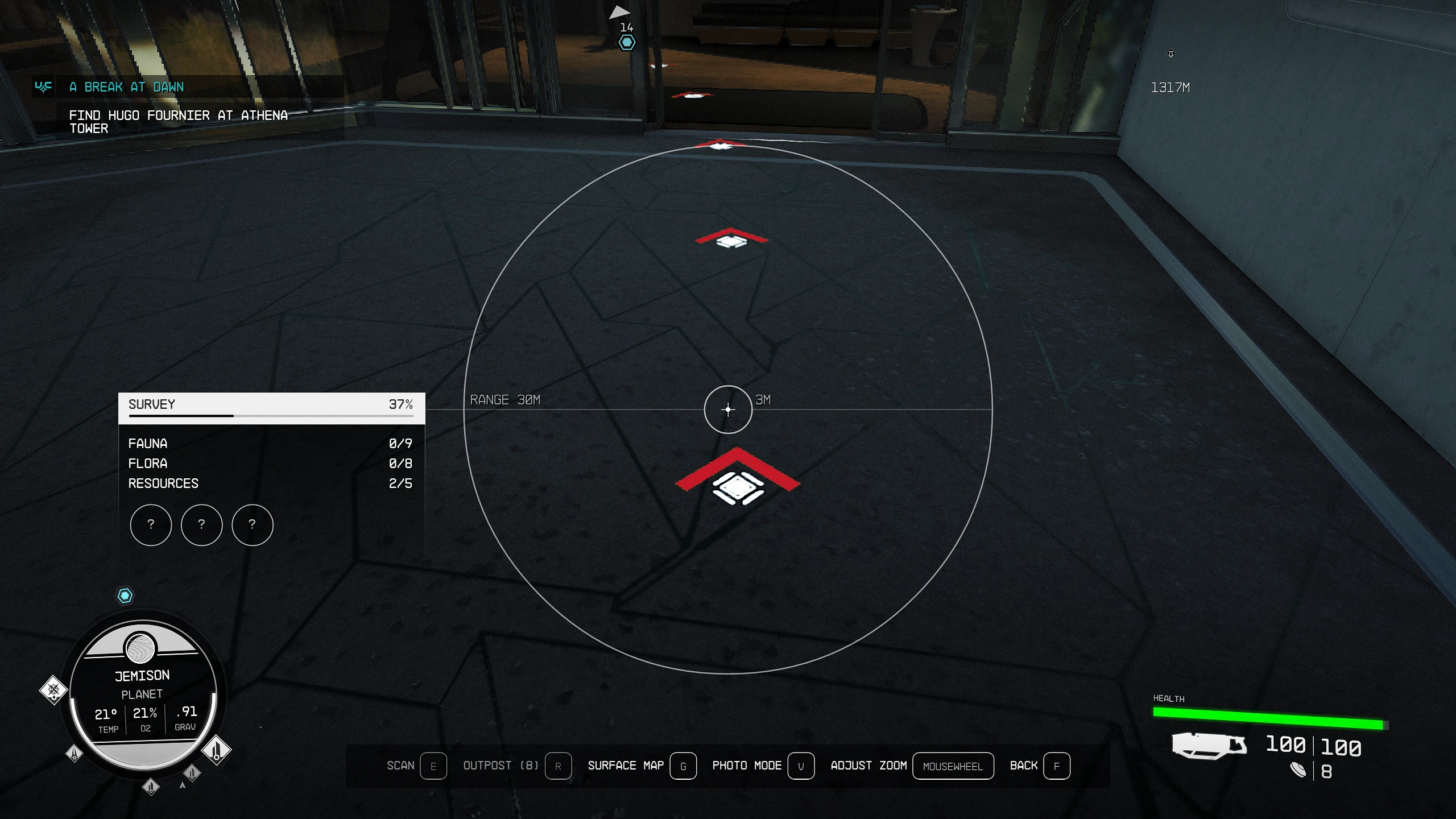Click the equipped weapon icon
The width and height of the screenshot is (1456, 819).
[1209, 746]
